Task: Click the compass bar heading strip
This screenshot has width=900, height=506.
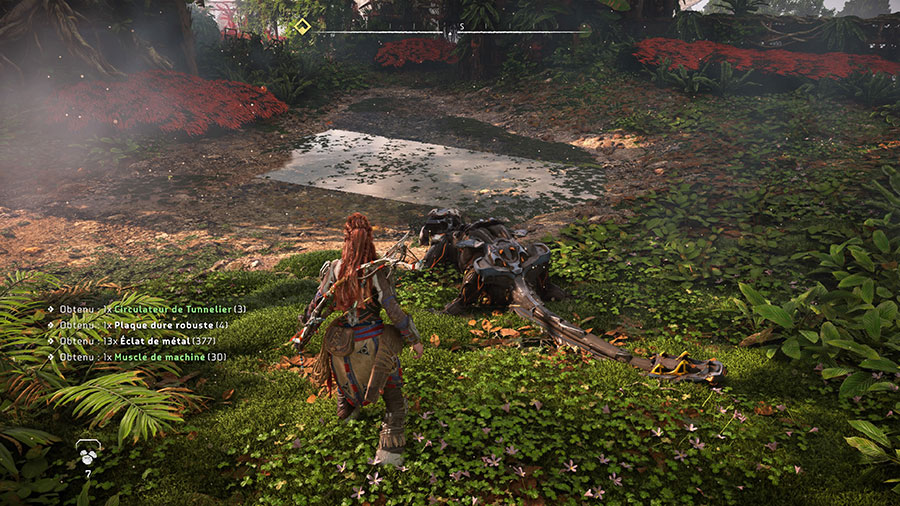Action: pyautogui.click(x=452, y=32)
